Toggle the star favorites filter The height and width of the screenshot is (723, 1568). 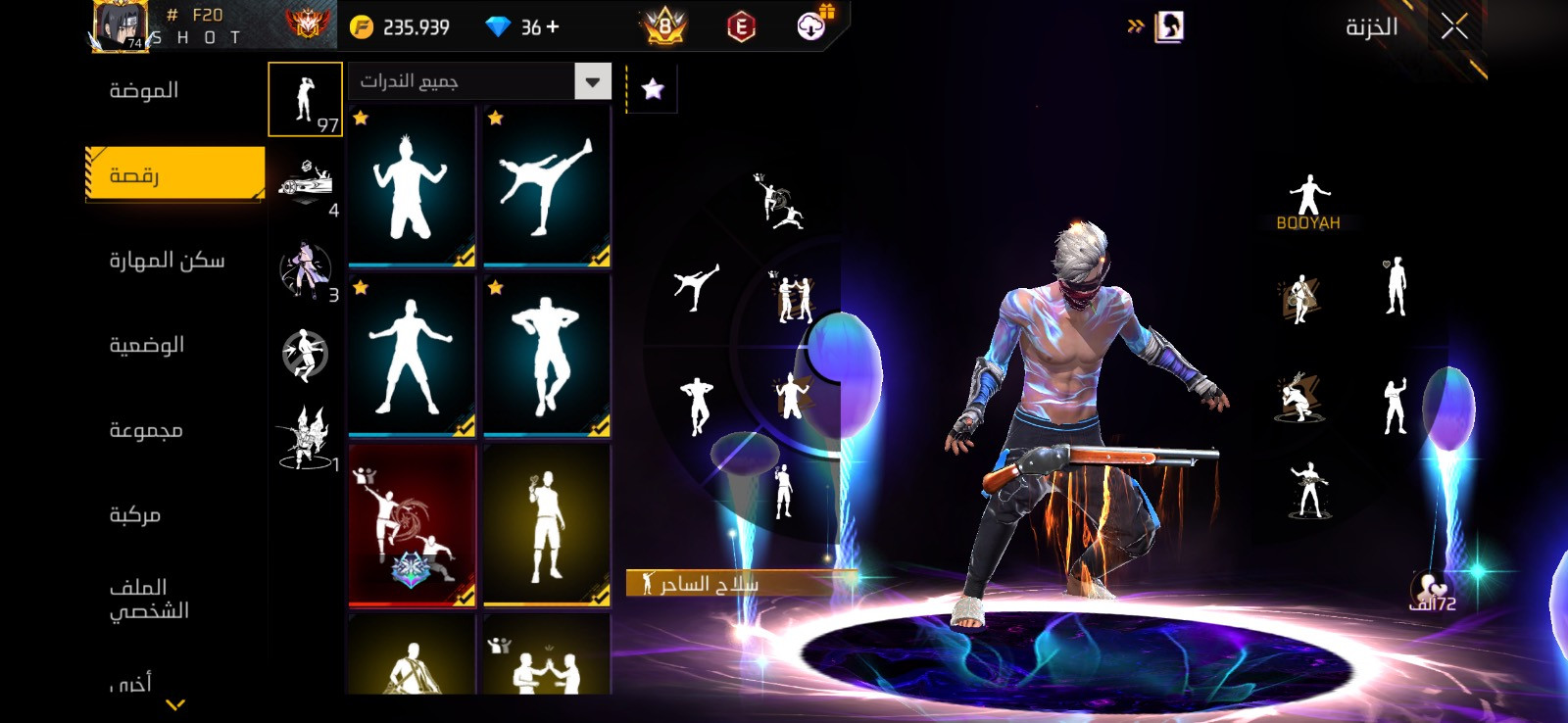(653, 90)
